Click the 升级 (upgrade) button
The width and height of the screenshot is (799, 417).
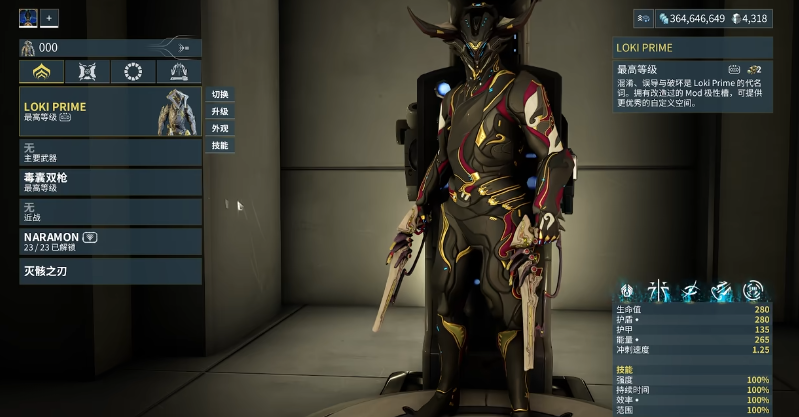click(x=219, y=111)
